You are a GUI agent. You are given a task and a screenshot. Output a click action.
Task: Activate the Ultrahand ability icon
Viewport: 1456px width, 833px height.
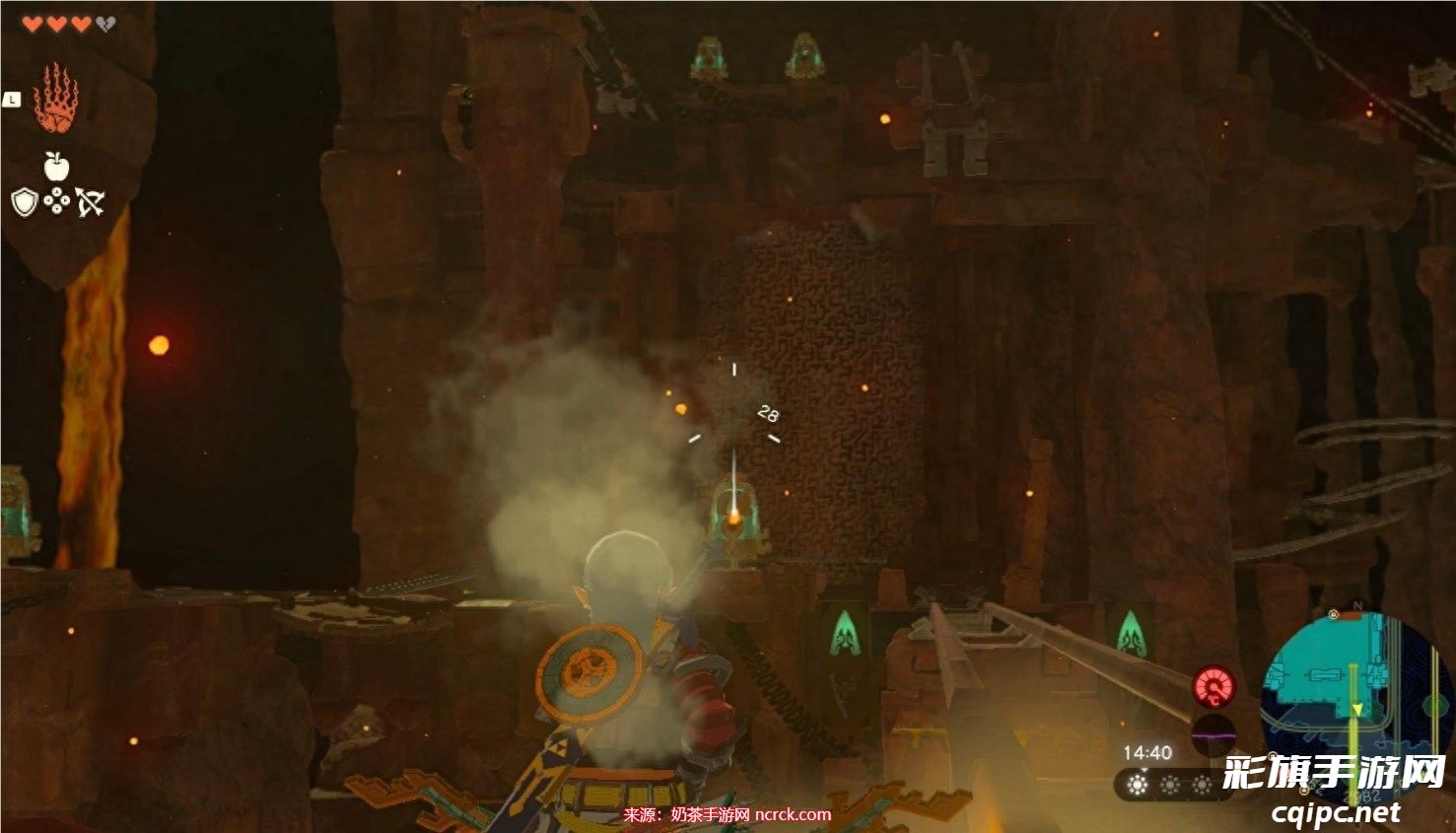point(55,99)
